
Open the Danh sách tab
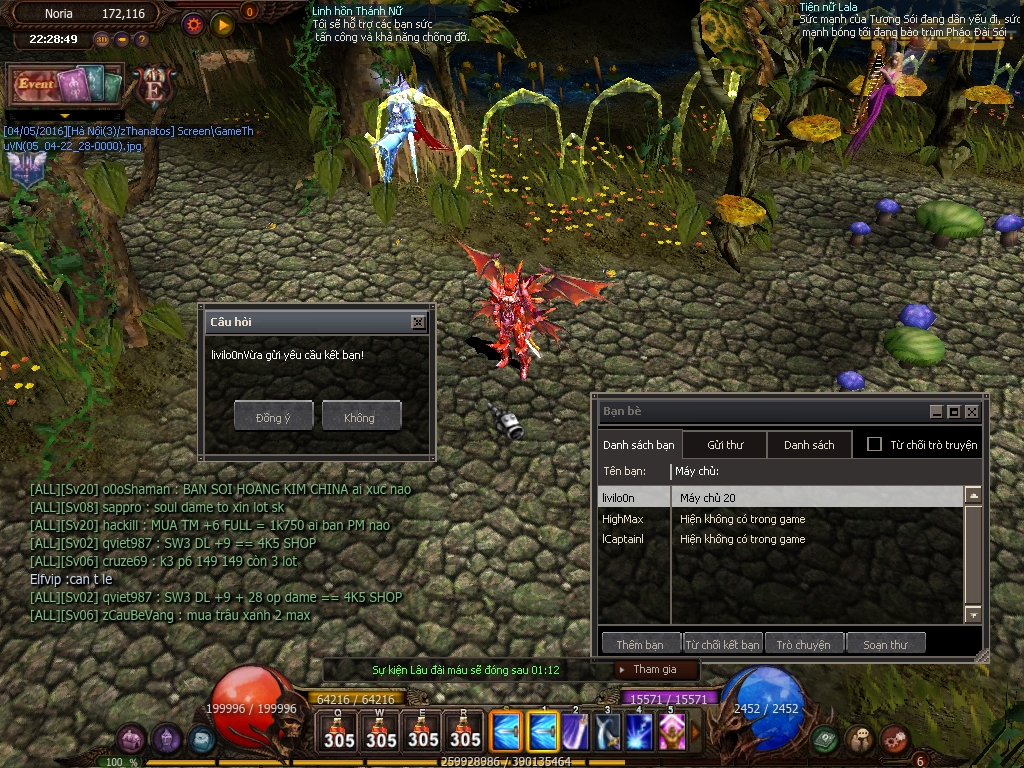click(809, 445)
